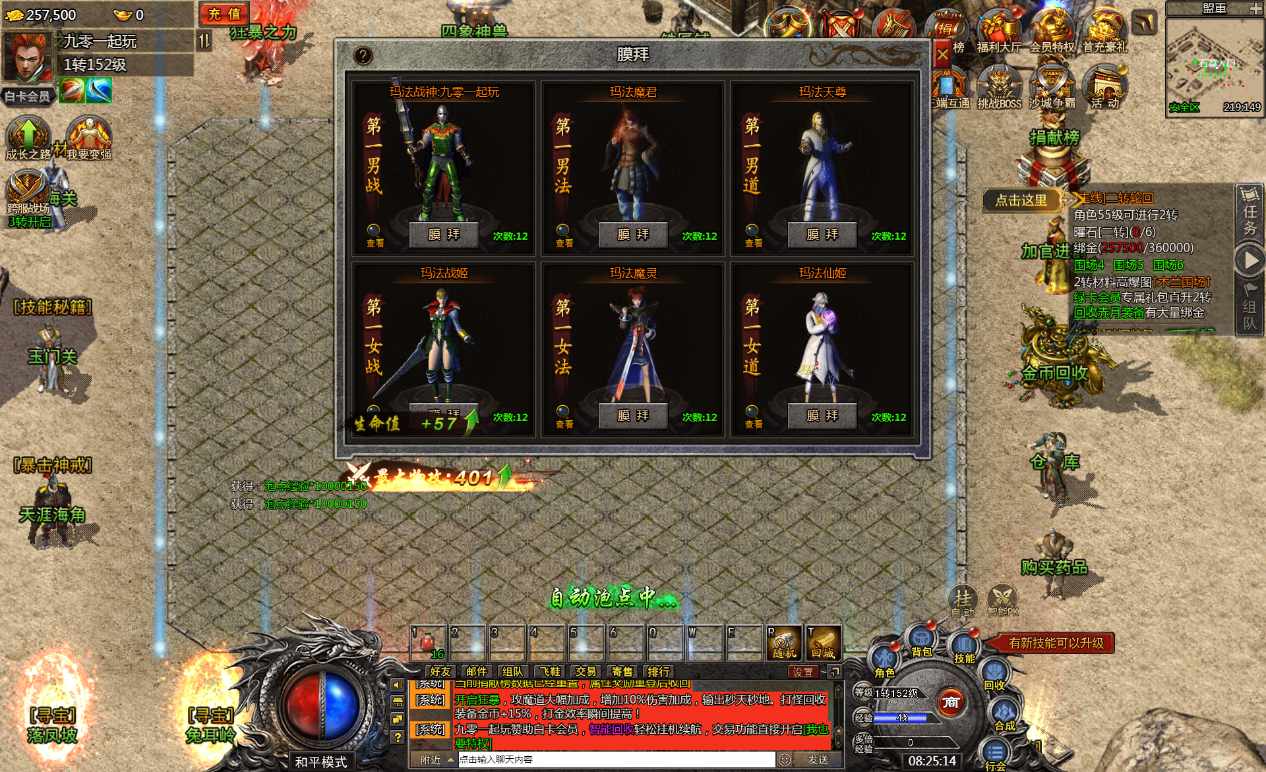Open the 角色 character sheet
The image size is (1266, 772).
click(x=885, y=660)
